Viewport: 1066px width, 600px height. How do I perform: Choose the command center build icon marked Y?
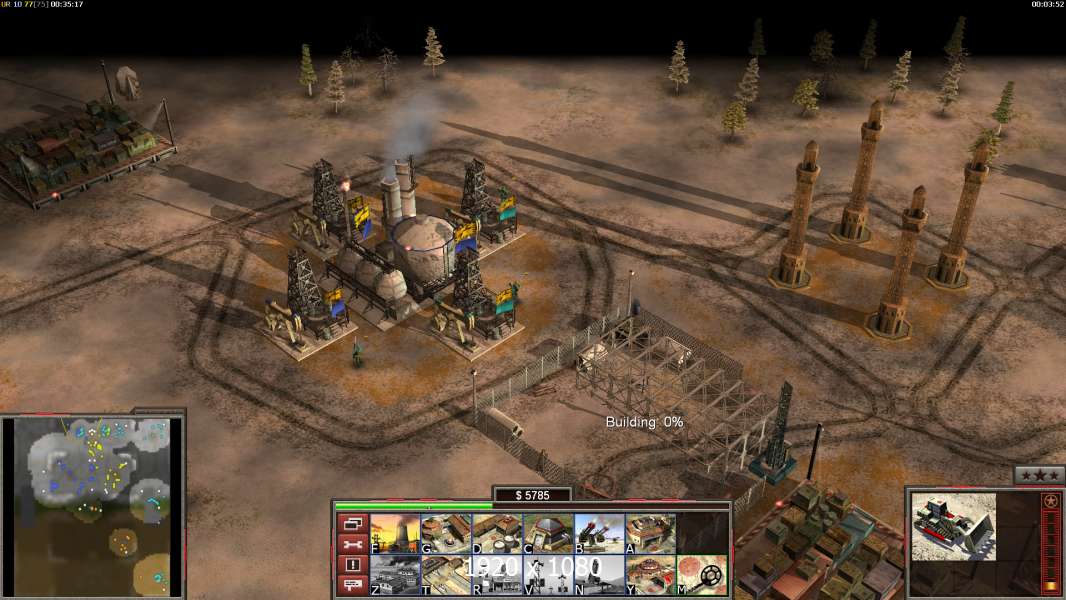point(650,575)
